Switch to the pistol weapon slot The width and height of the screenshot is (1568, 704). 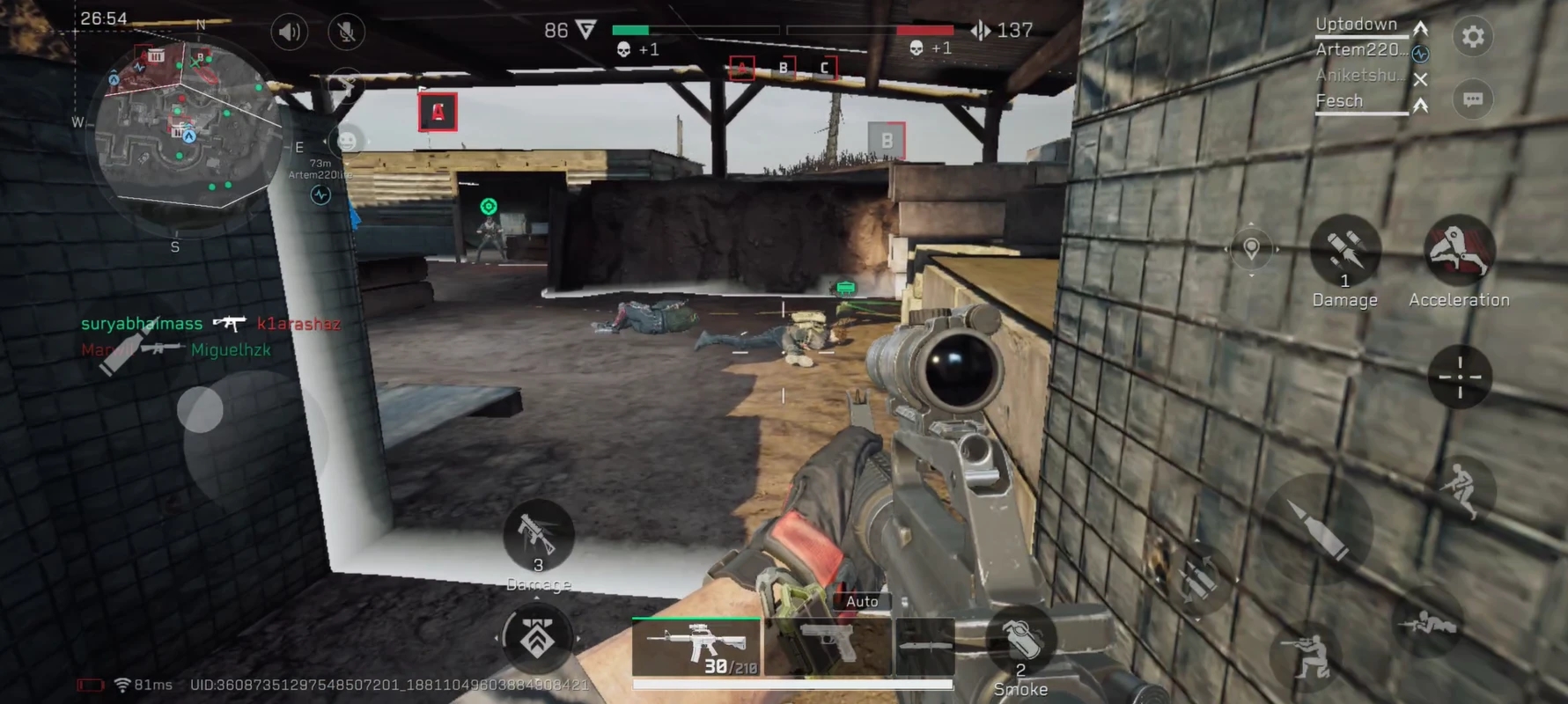click(x=828, y=647)
